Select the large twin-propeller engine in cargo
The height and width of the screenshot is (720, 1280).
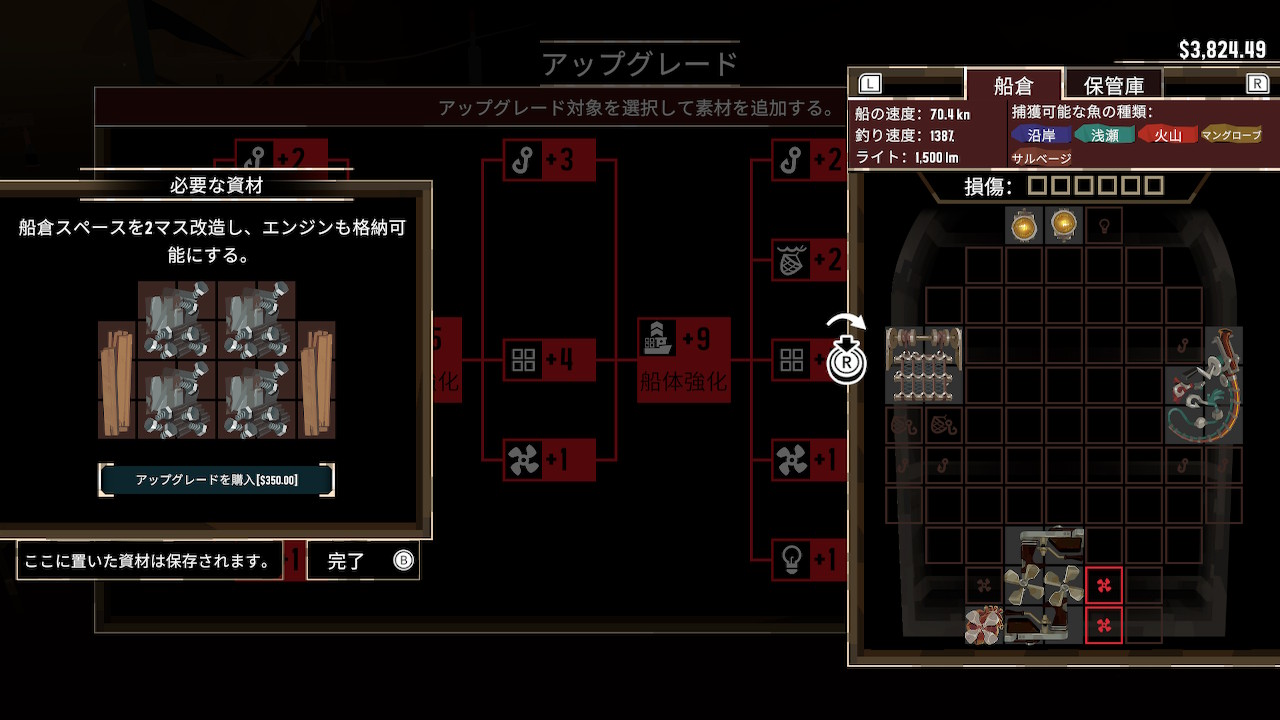point(1044,585)
